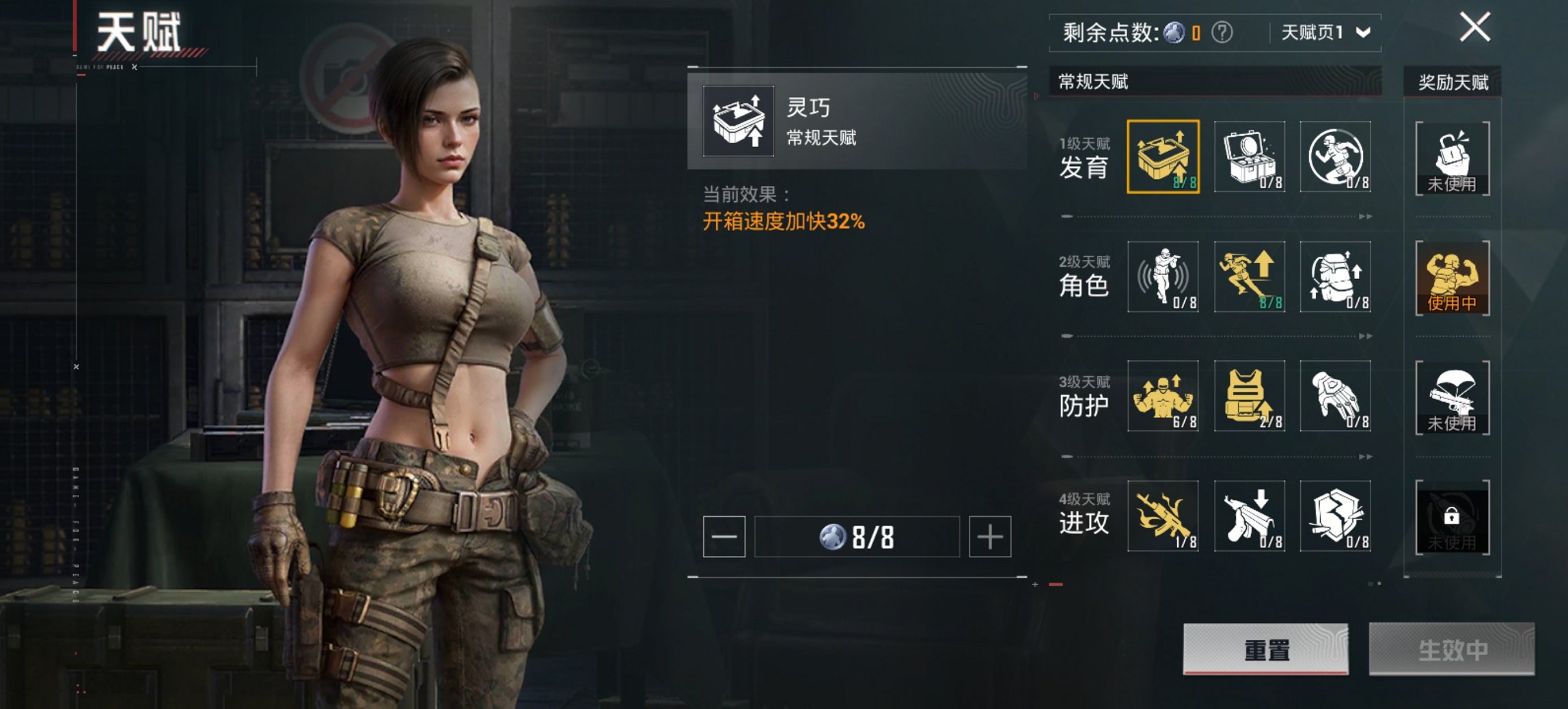
Task: Click the 生效中 button
Action: click(x=1451, y=649)
